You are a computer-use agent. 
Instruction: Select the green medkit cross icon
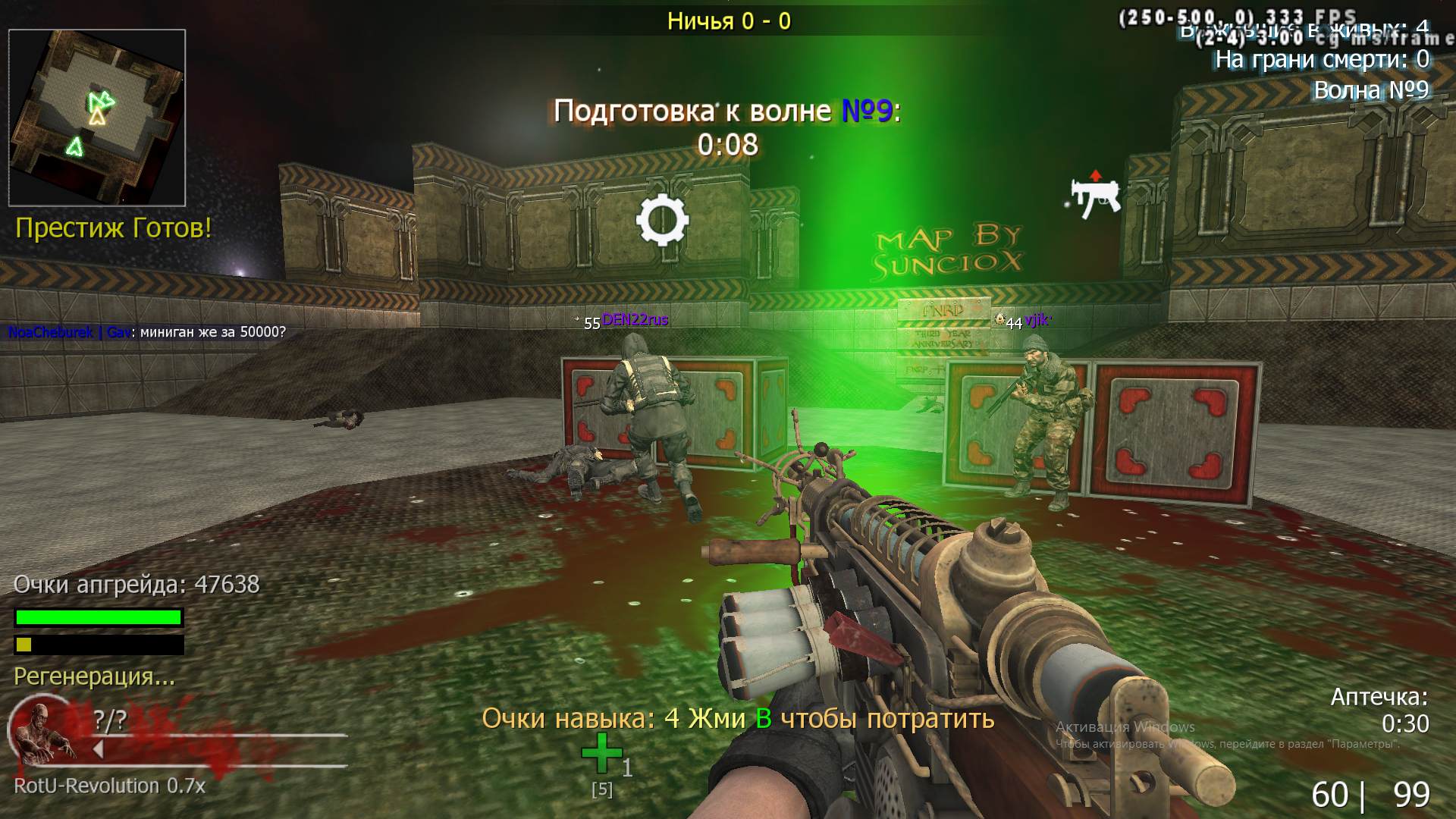[601, 753]
